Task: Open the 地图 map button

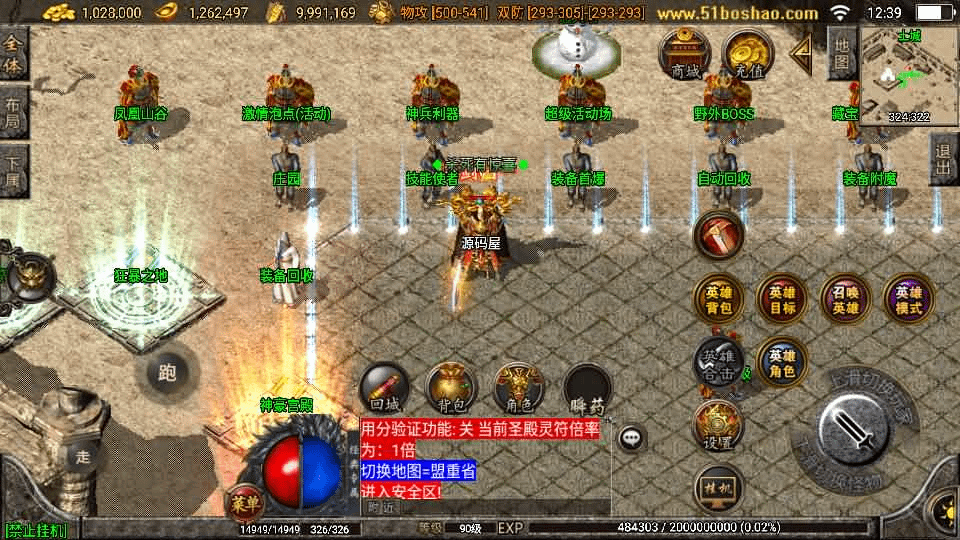Action: click(x=842, y=54)
